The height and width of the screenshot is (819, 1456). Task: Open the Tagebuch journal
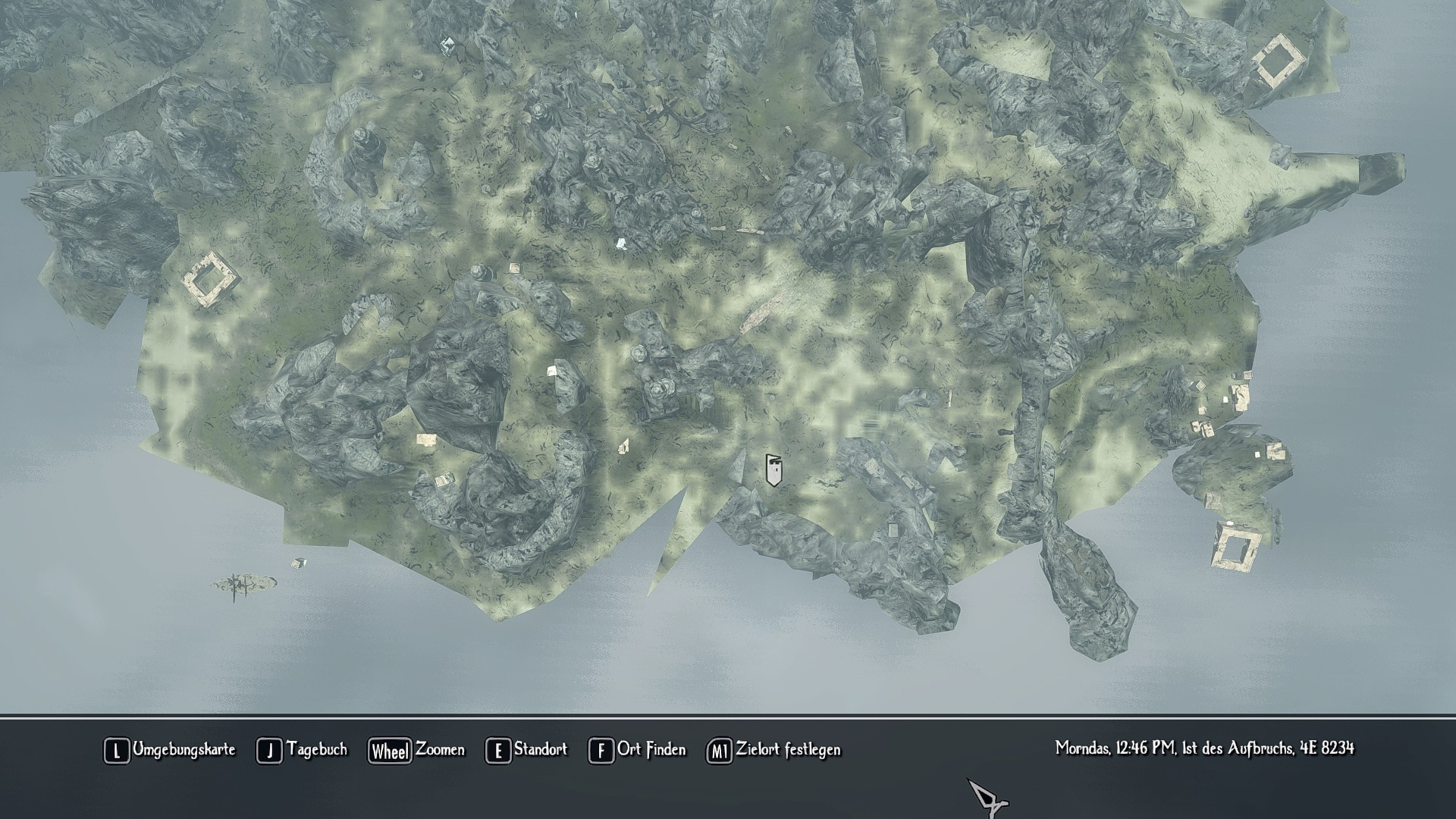tap(302, 750)
